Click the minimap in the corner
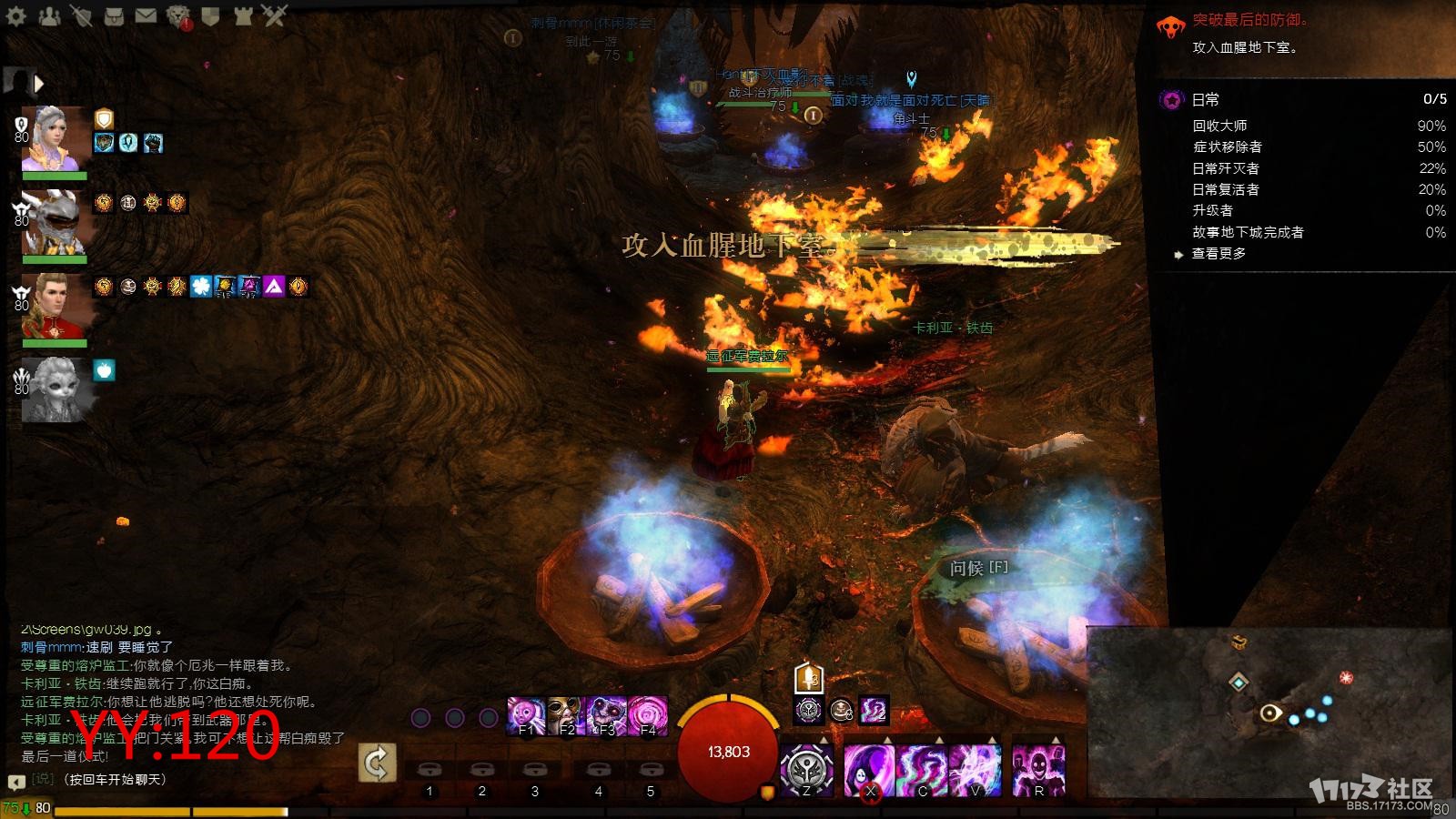The width and height of the screenshot is (1456, 819). tap(1269, 714)
